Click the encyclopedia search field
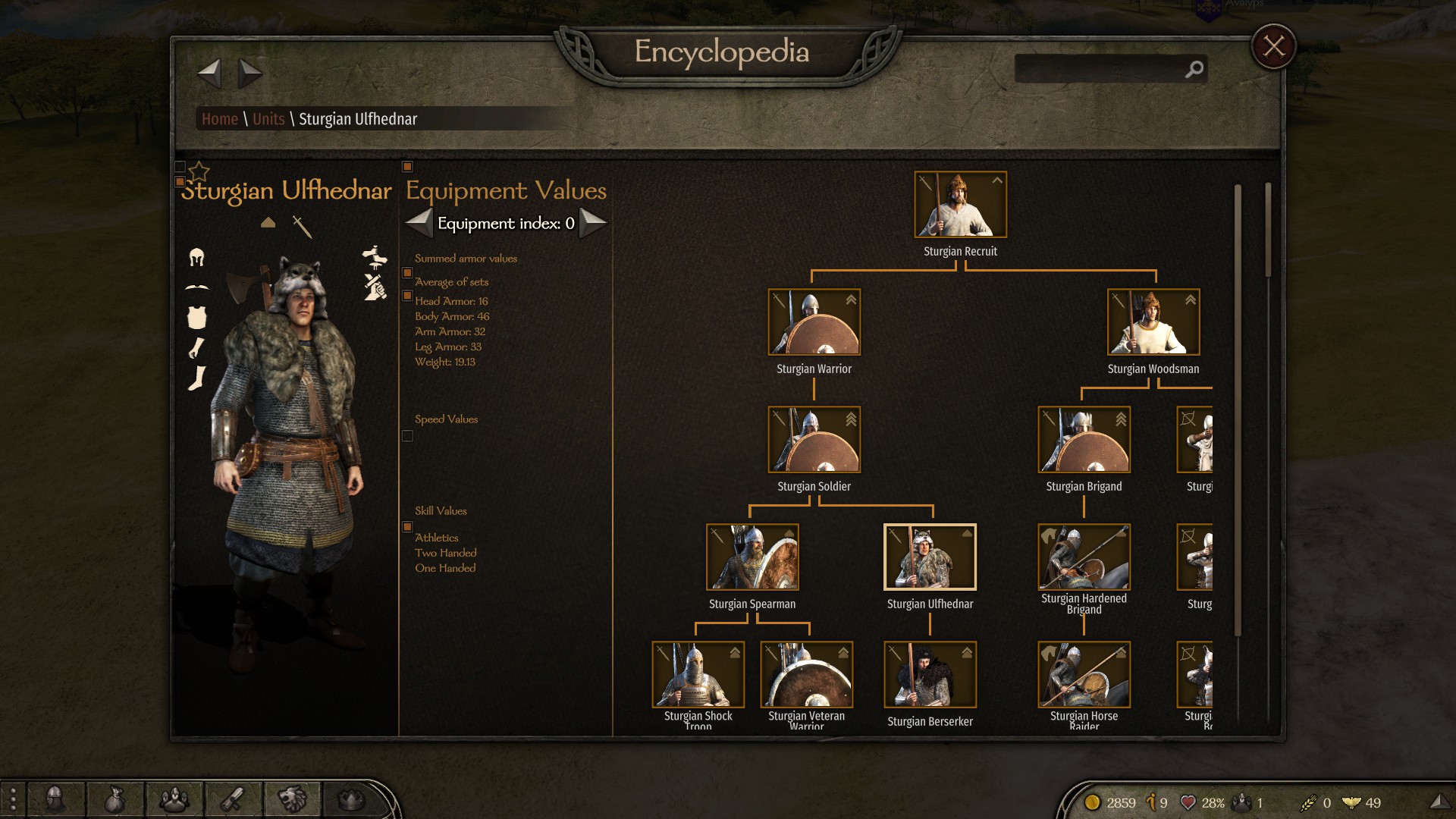1456x819 pixels. coord(1100,69)
